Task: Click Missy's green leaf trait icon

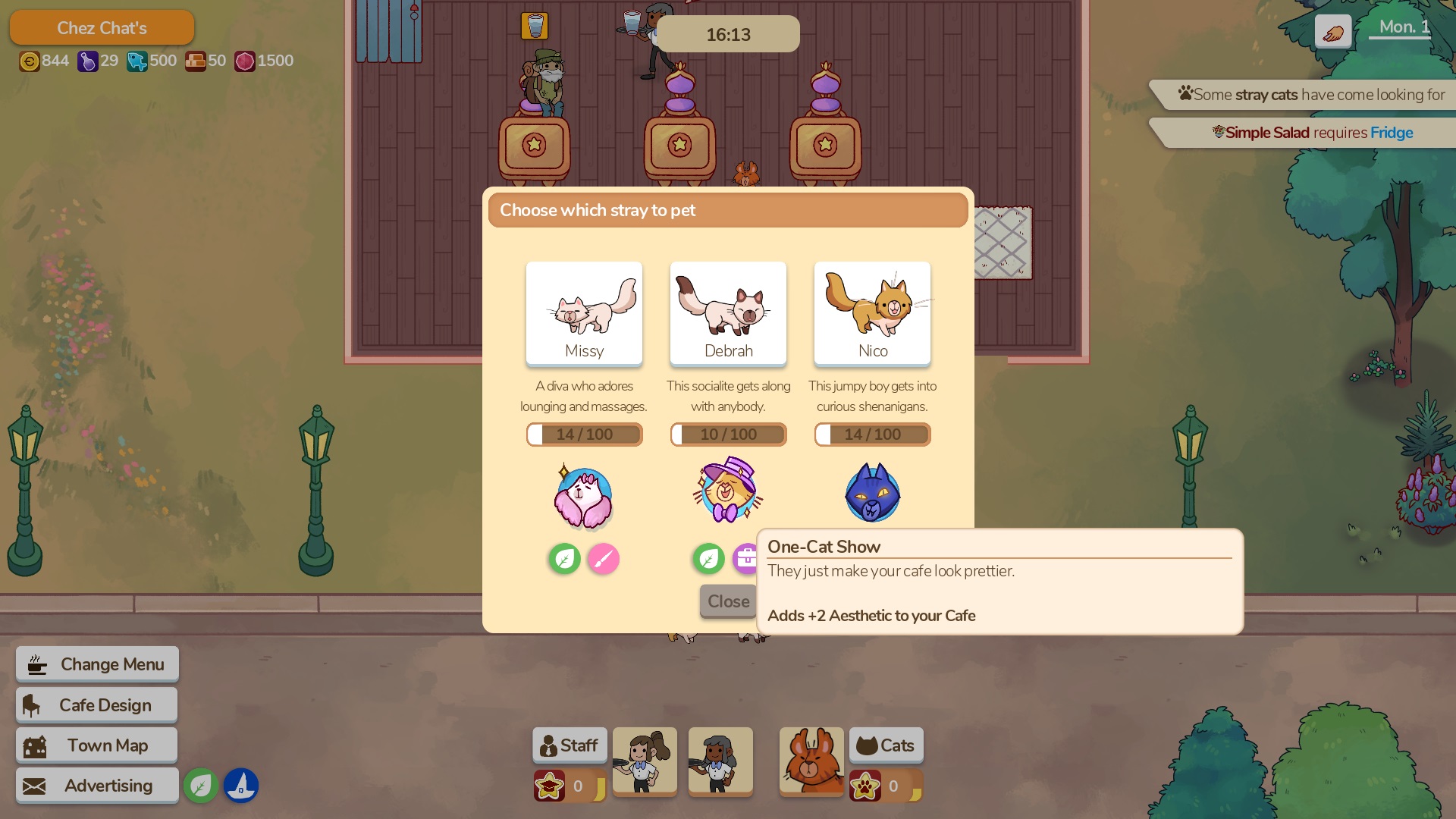Action: (x=564, y=559)
